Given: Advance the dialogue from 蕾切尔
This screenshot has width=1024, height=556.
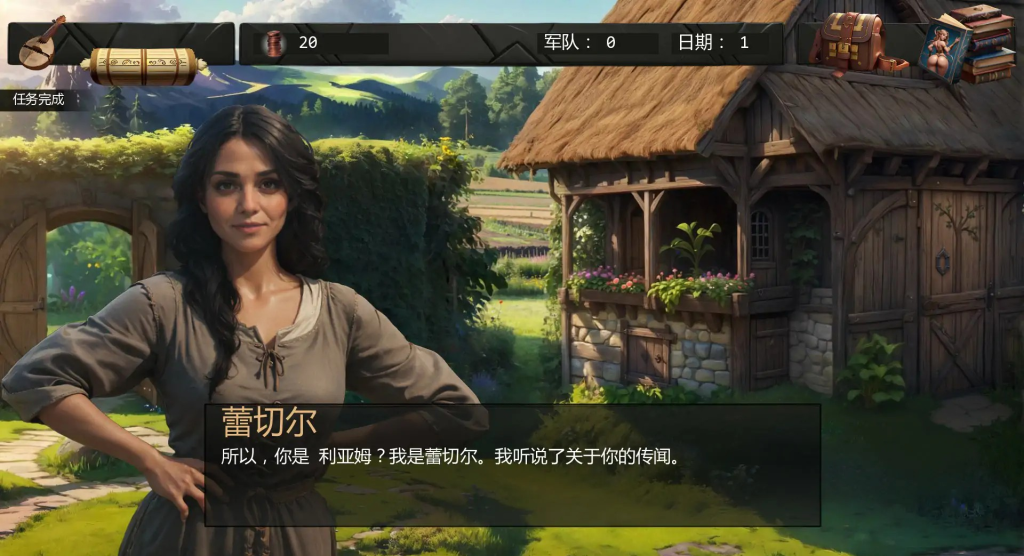Looking at the screenshot, I should click(512, 464).
